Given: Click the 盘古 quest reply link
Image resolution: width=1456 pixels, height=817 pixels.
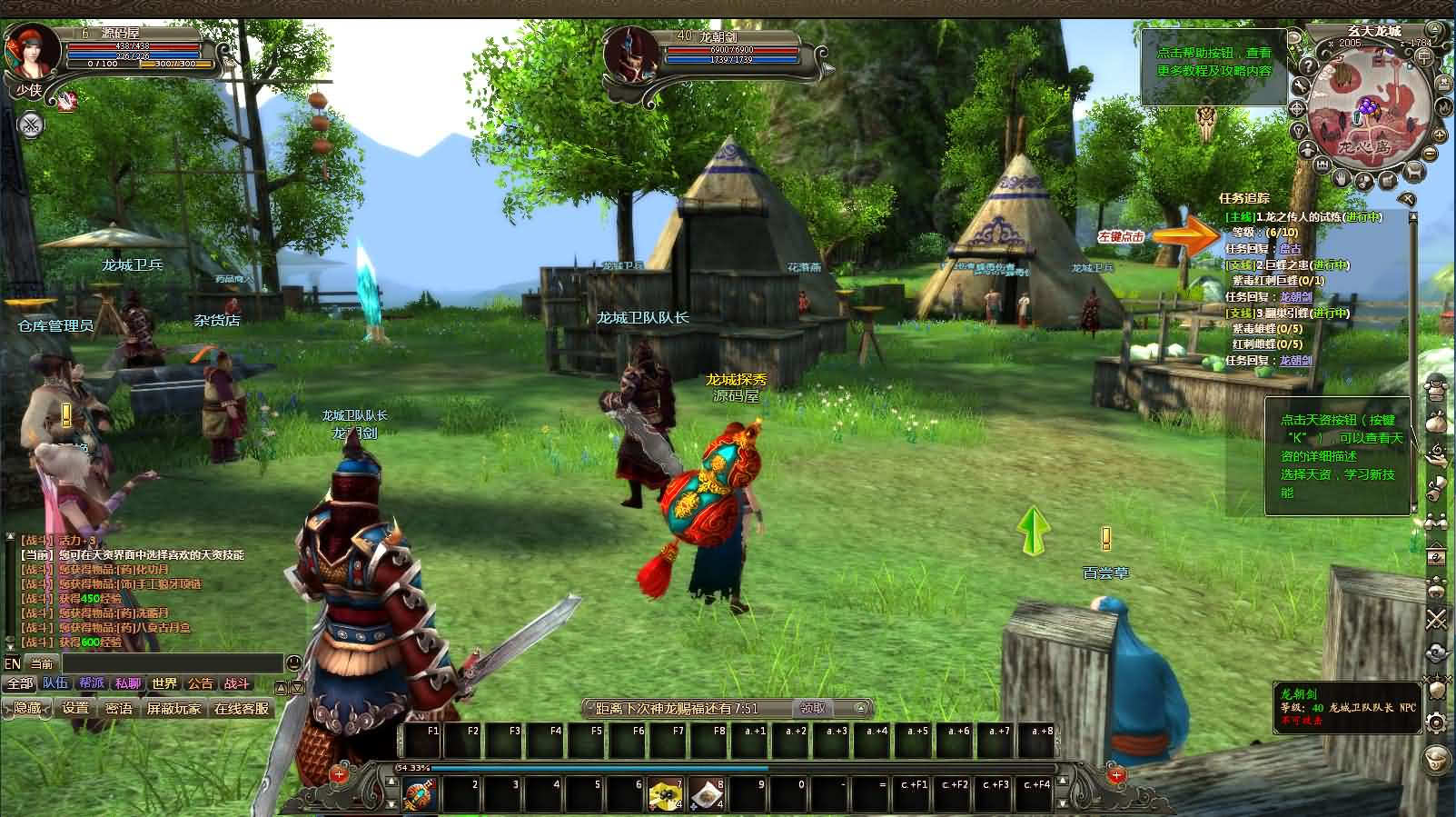Looking at the screenshot, I should 1290,249.
